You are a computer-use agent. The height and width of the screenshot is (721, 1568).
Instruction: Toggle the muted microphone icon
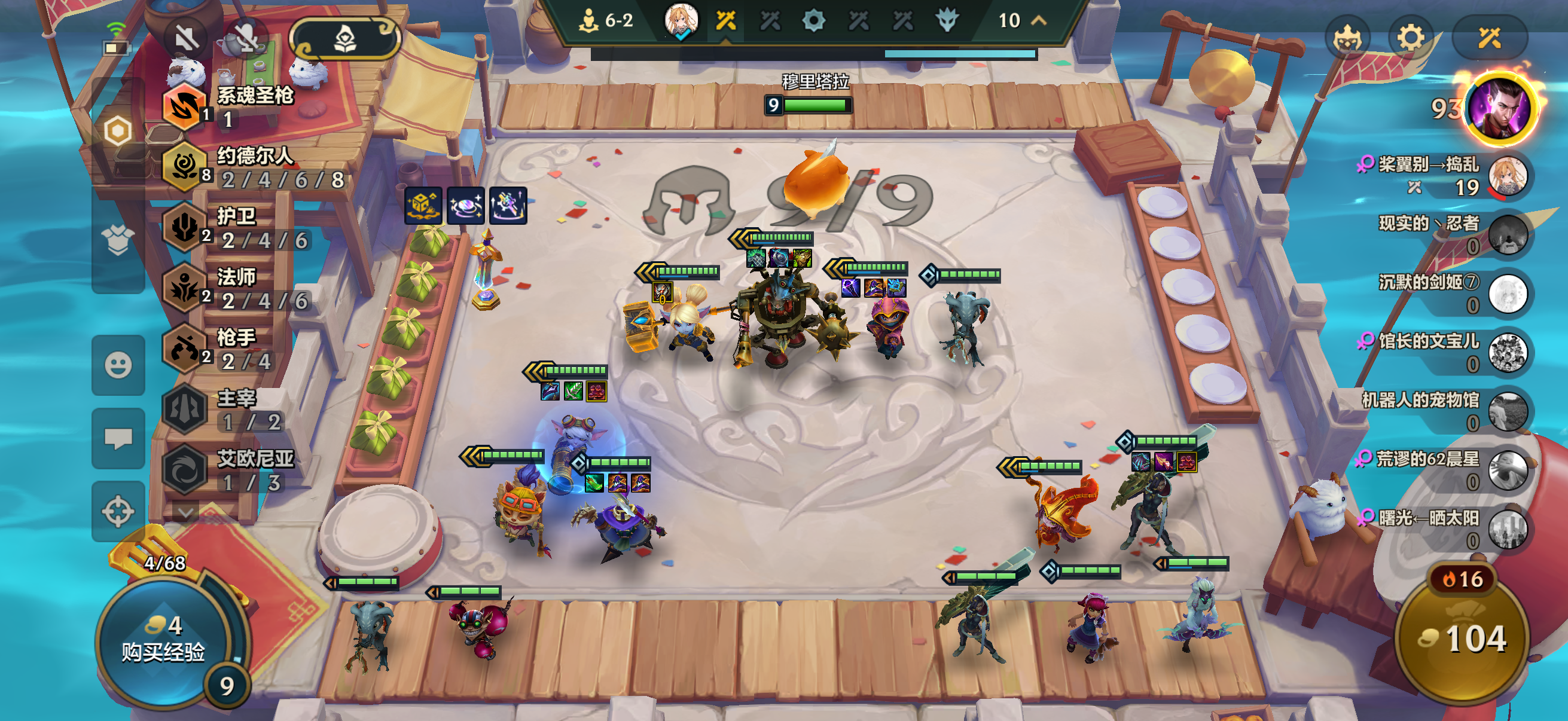click(x=246, y=39)
